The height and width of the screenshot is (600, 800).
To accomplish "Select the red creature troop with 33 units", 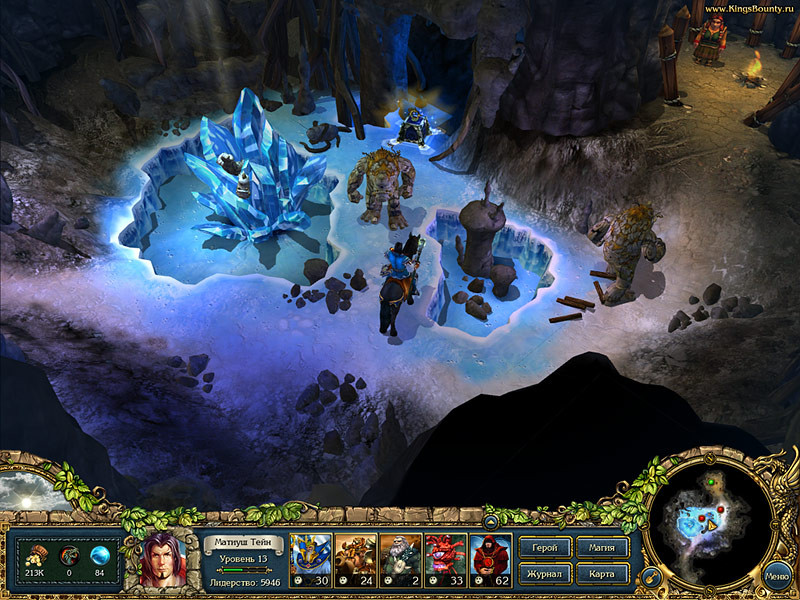I will (x=445, y=559).
